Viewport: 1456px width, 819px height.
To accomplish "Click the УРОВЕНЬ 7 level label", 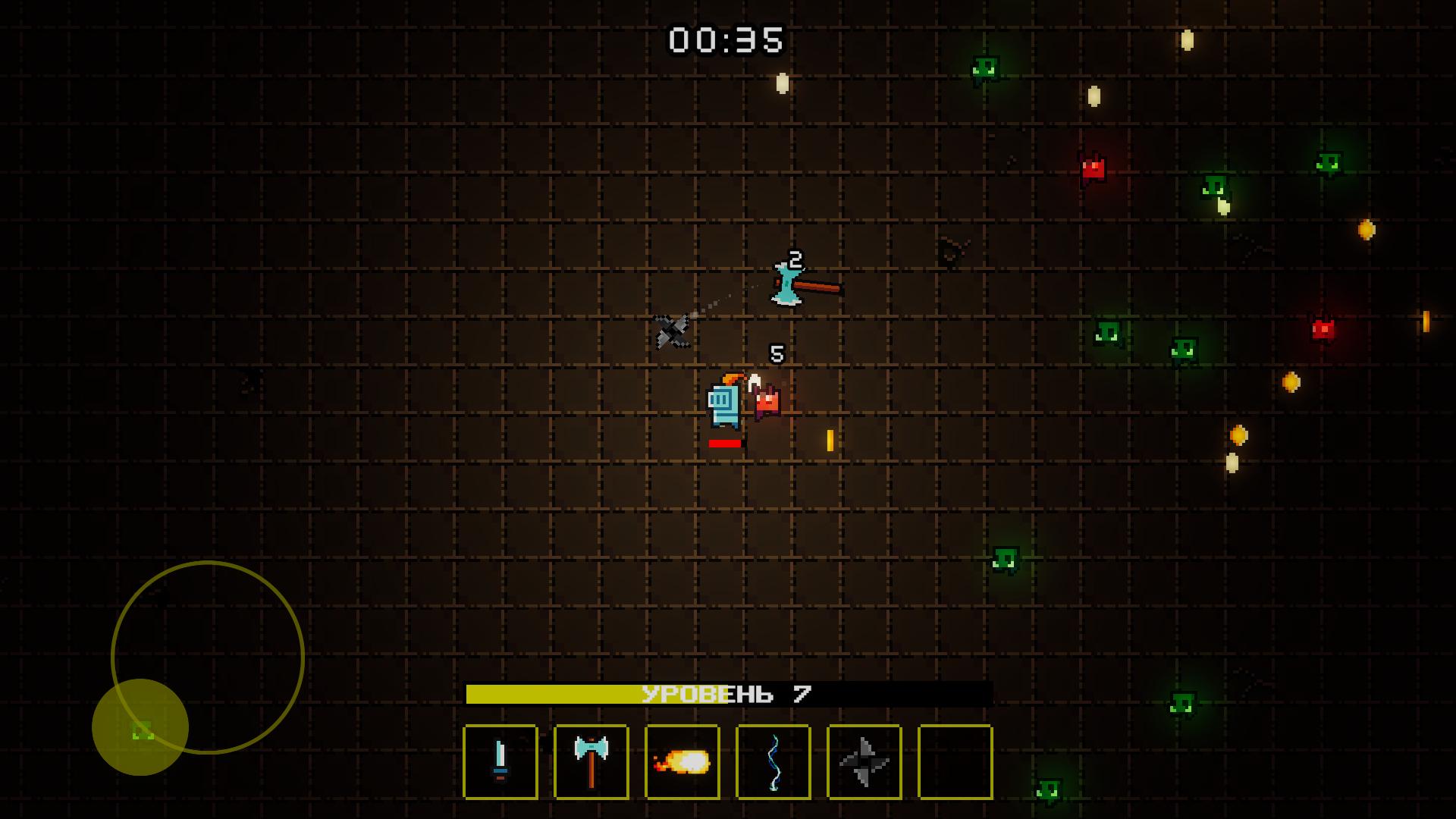I will click(725, 692).
